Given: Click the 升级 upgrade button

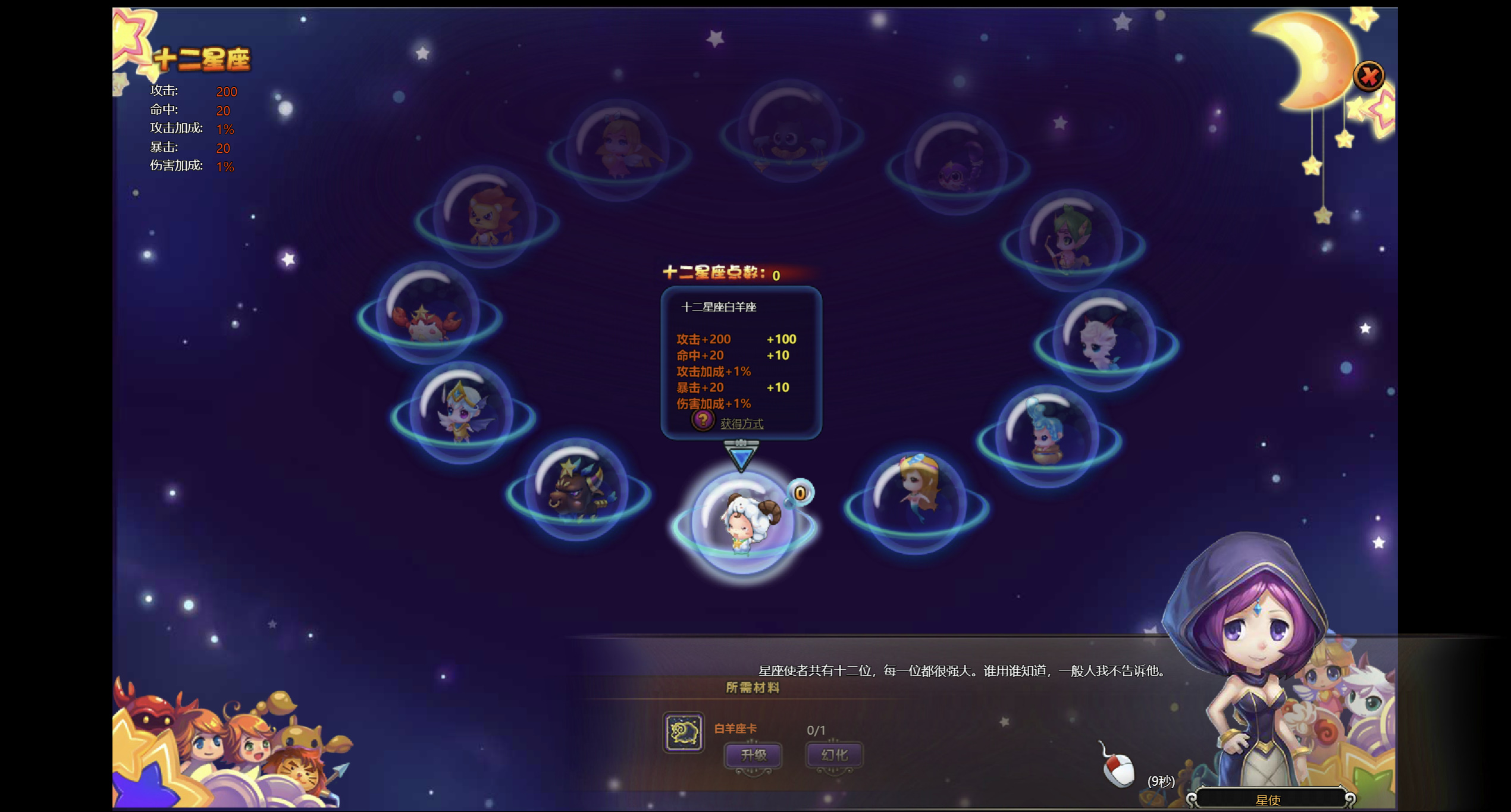Looking at the screenshot, I should [753, 755].
